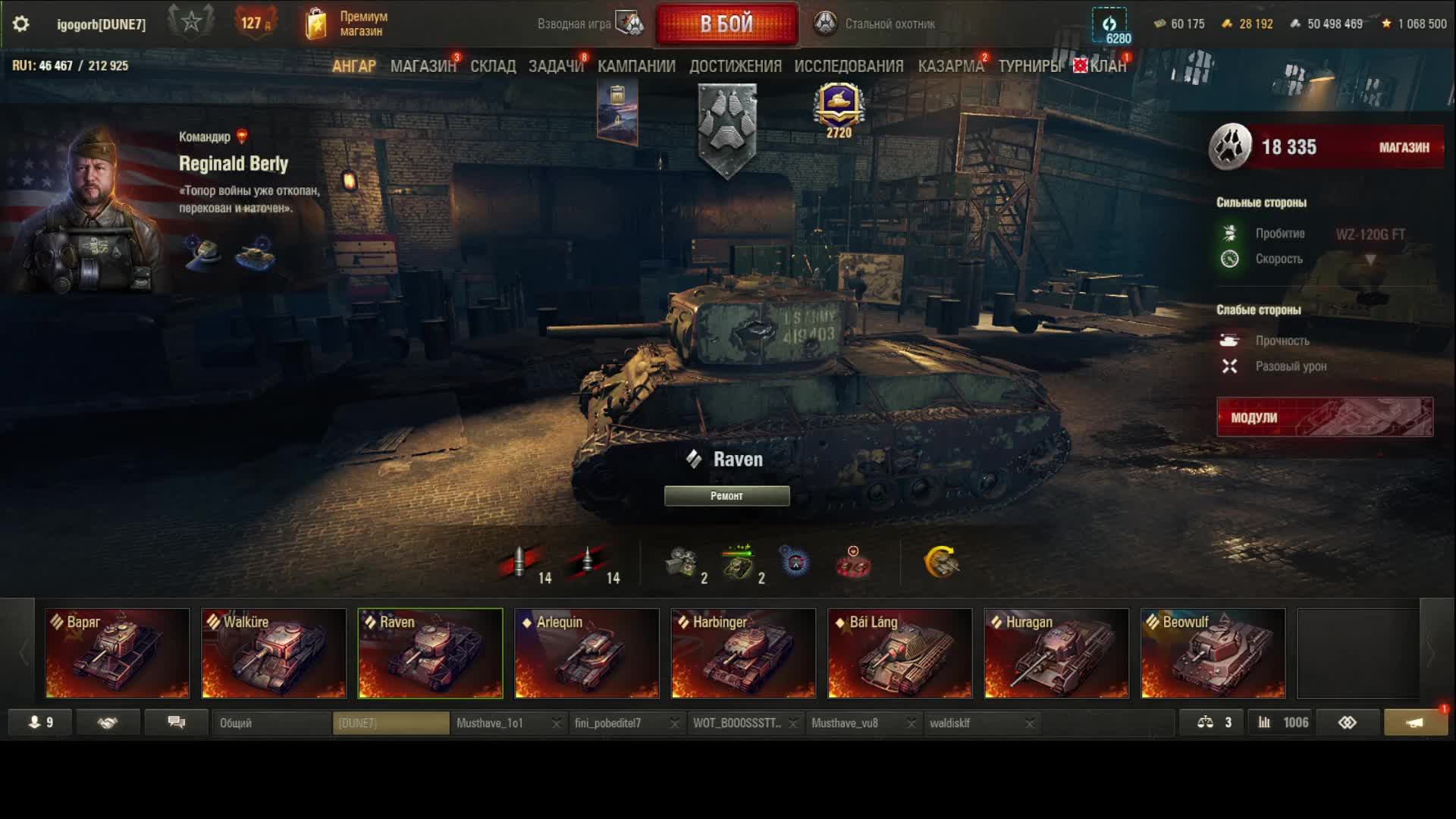Choose the Harbinger tank card

pyautogui.click(x=743, y=653)
